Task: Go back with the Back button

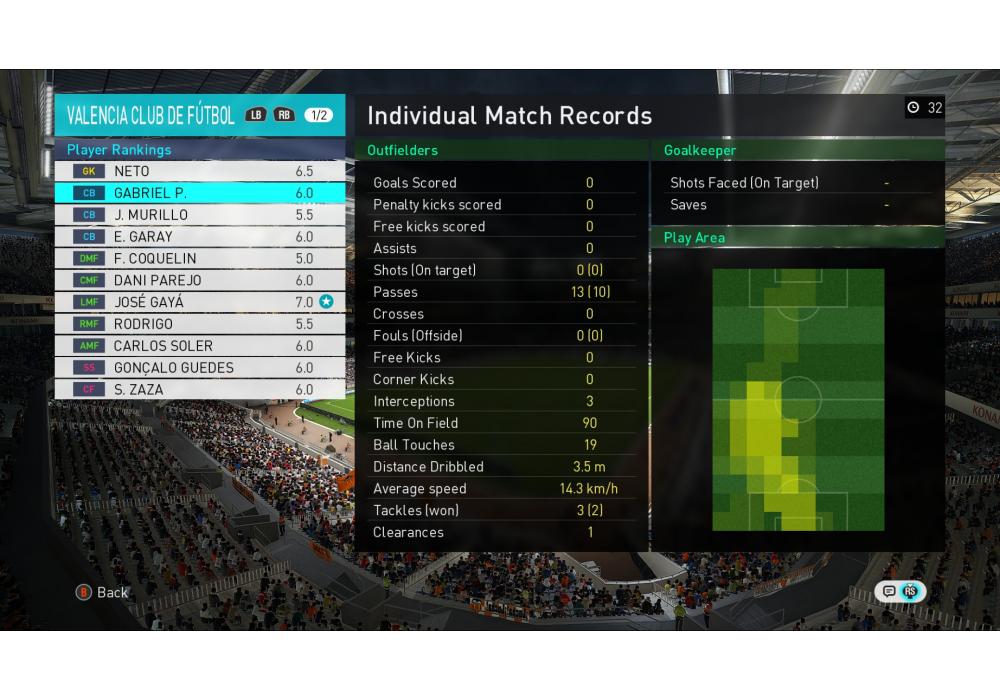Action: pos(103,592)
